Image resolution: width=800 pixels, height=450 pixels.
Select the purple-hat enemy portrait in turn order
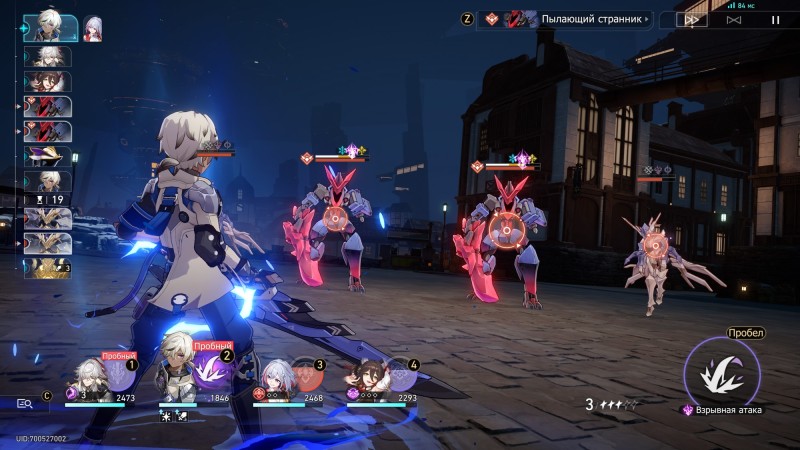coord(48,157)
